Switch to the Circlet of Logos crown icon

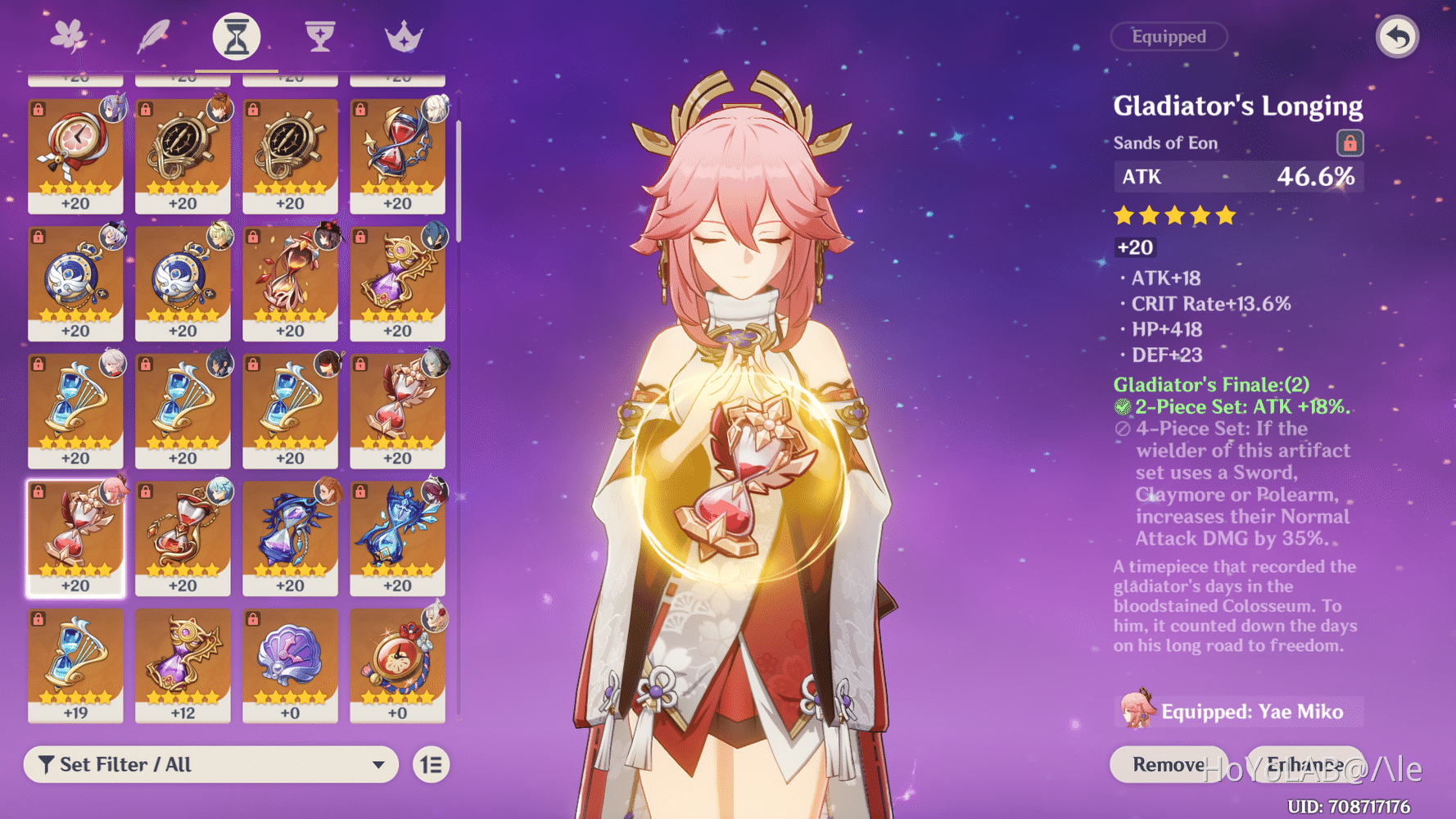click(403, 34)
